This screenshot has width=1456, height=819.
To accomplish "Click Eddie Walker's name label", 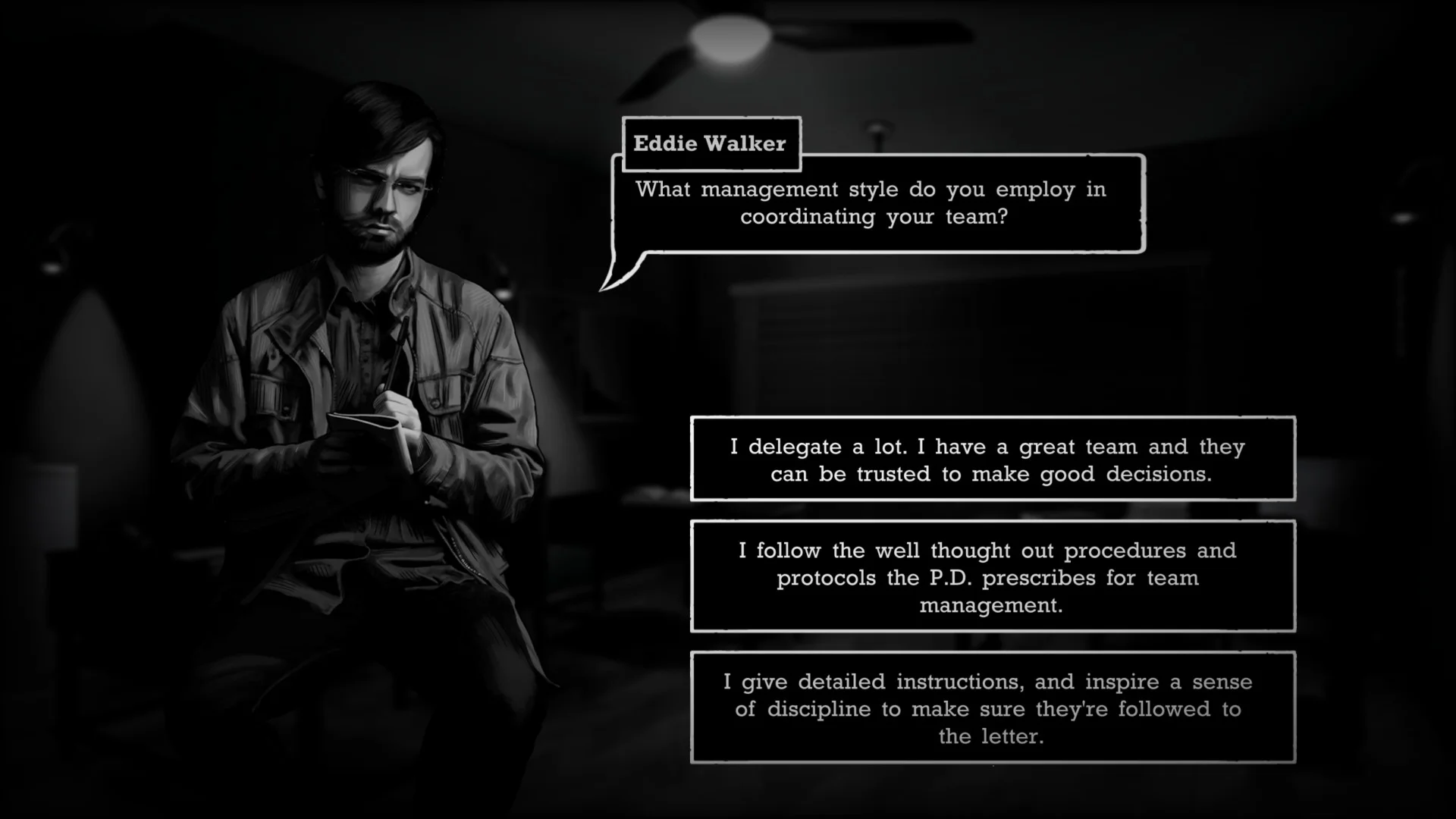I will click(x=710, y=144).
